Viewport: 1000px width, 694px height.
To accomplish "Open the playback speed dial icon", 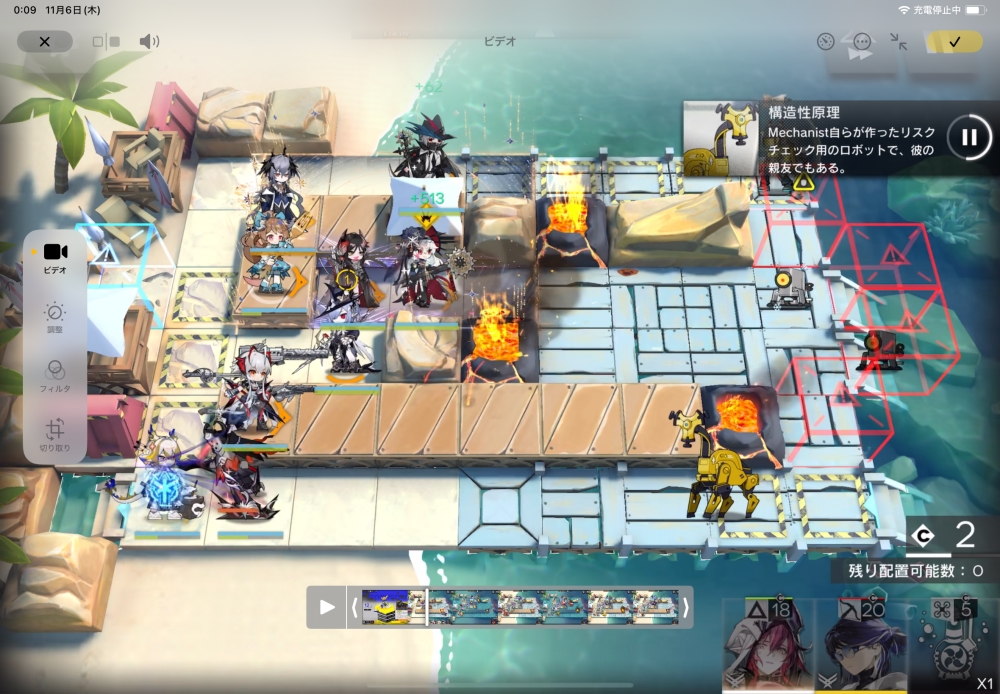I will point(825,42).
